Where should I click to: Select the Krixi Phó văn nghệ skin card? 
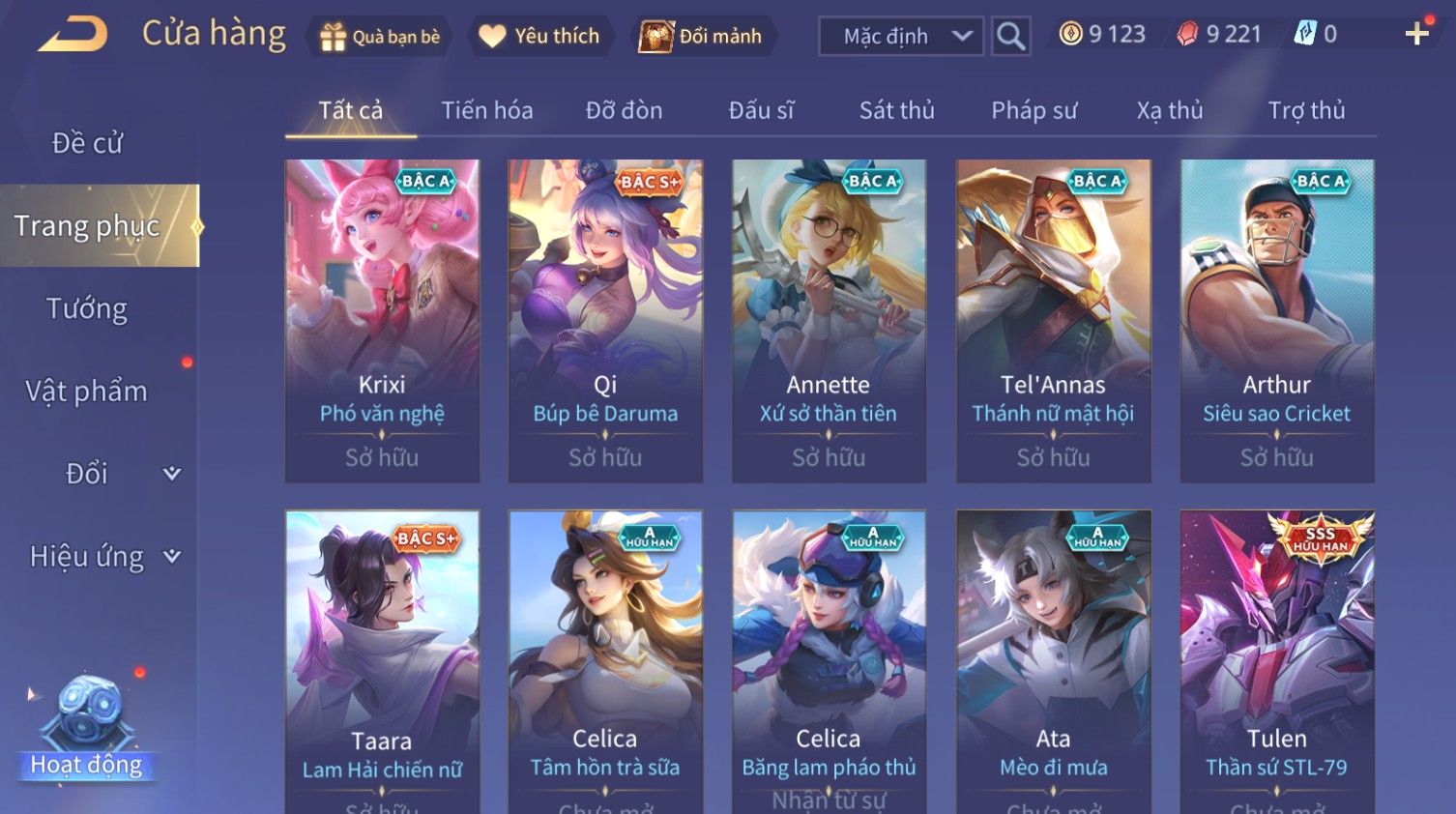point(382,320)
